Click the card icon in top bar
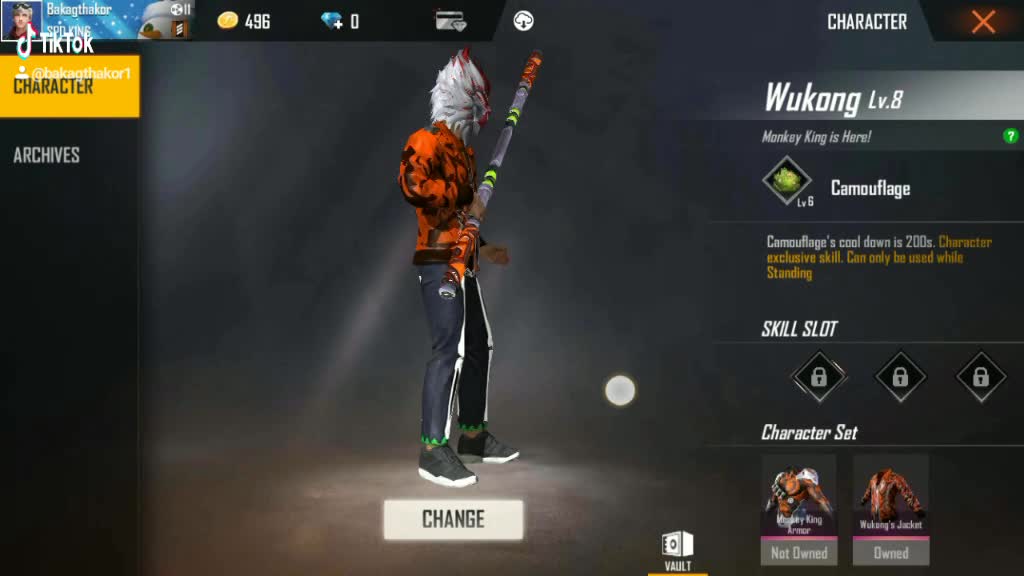Image resolution: width=1024 pixels, height=576 pixels. coord(450,21)
